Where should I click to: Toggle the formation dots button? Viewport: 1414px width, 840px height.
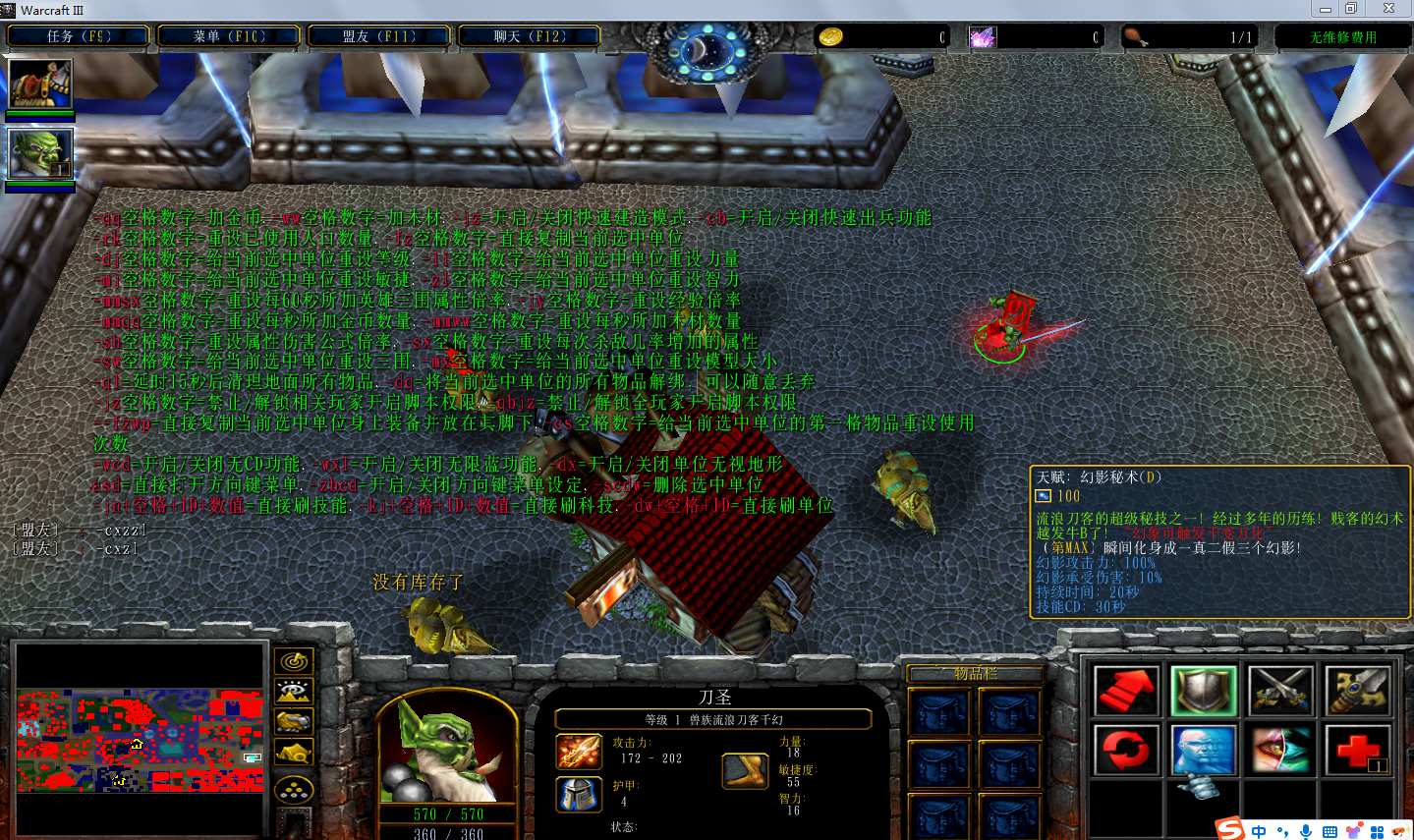point(294,789)
